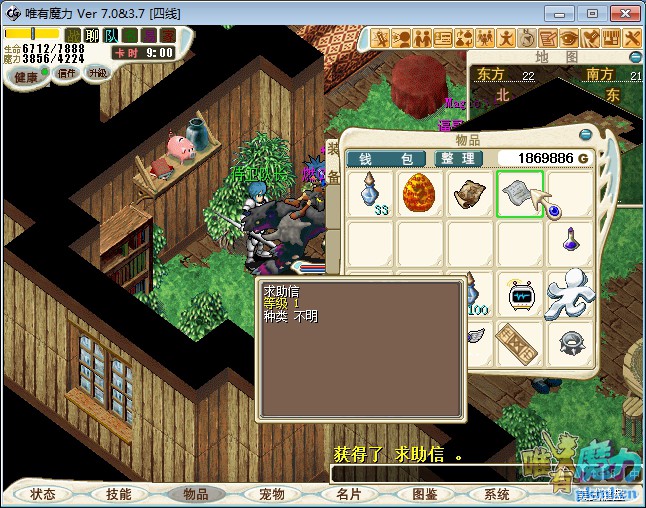Open the 图鉴 bestiary tab
Viewport: 646px width, 508px height.
[424, 494]
